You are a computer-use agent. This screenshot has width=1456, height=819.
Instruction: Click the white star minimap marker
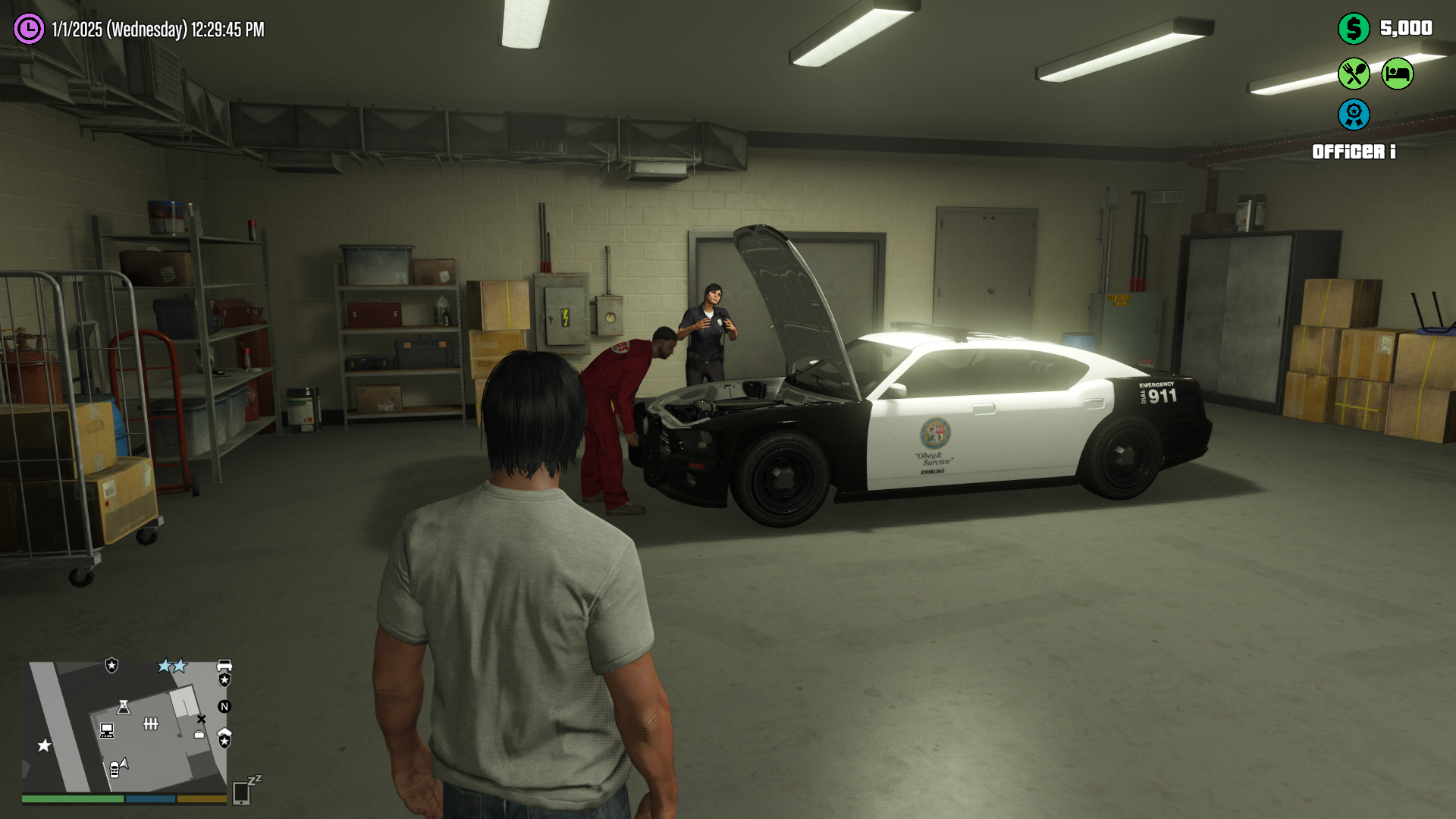point(45,745)
